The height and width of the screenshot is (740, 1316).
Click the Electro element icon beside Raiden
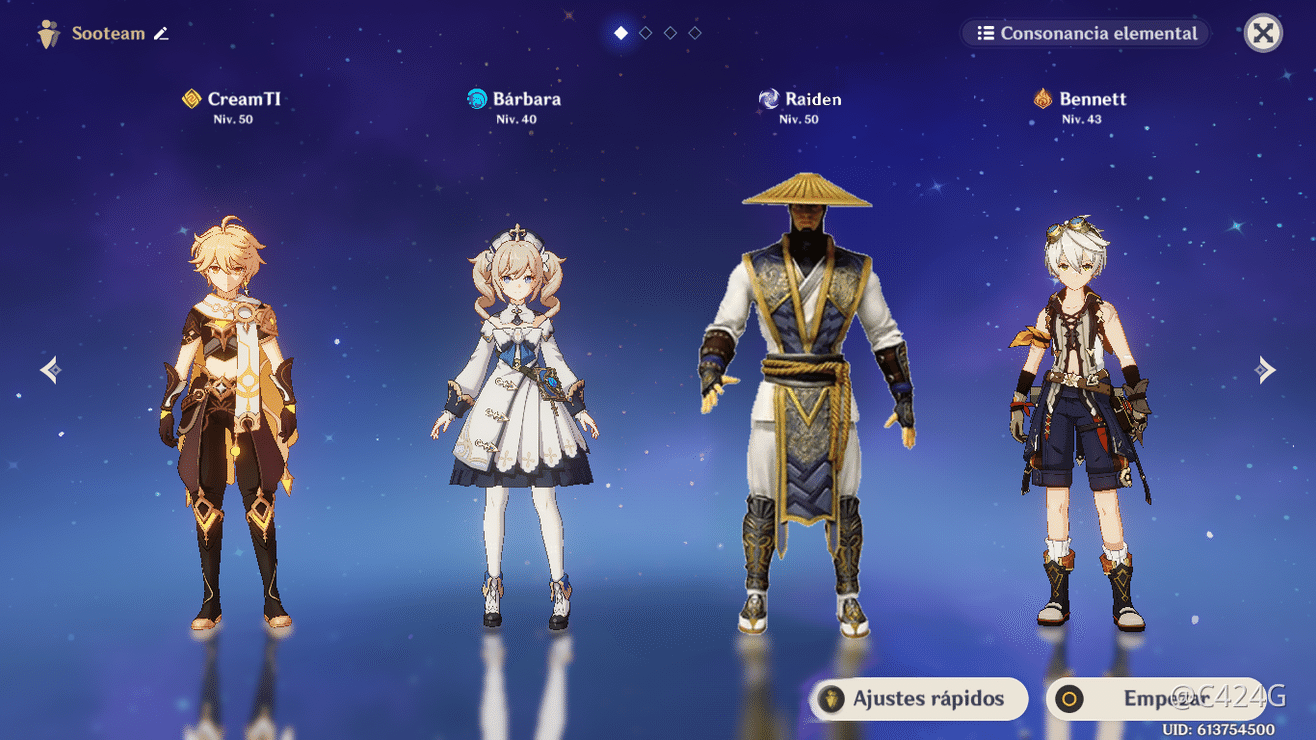tap(769, 98)
